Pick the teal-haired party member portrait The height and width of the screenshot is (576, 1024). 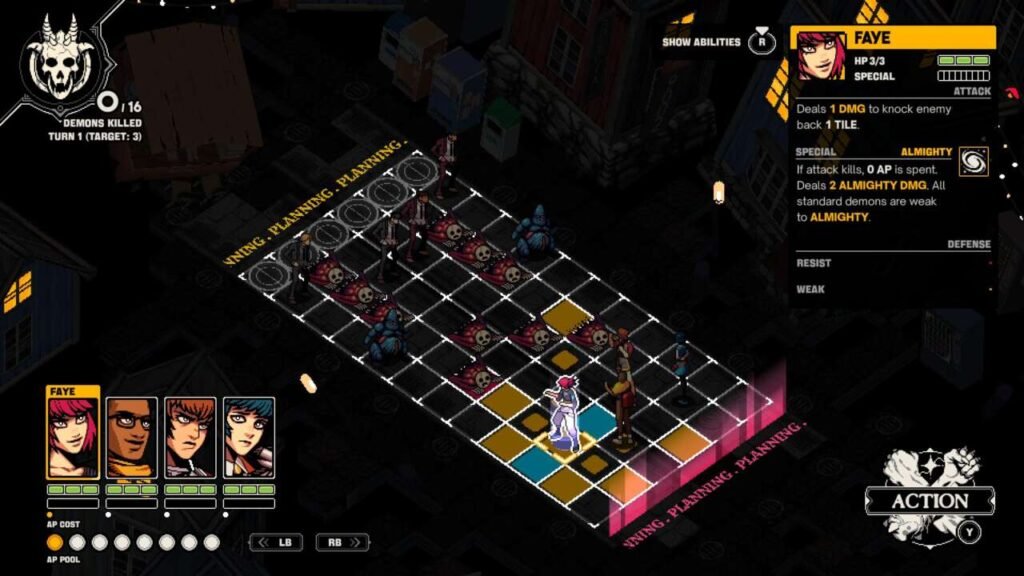coord(248,438)
